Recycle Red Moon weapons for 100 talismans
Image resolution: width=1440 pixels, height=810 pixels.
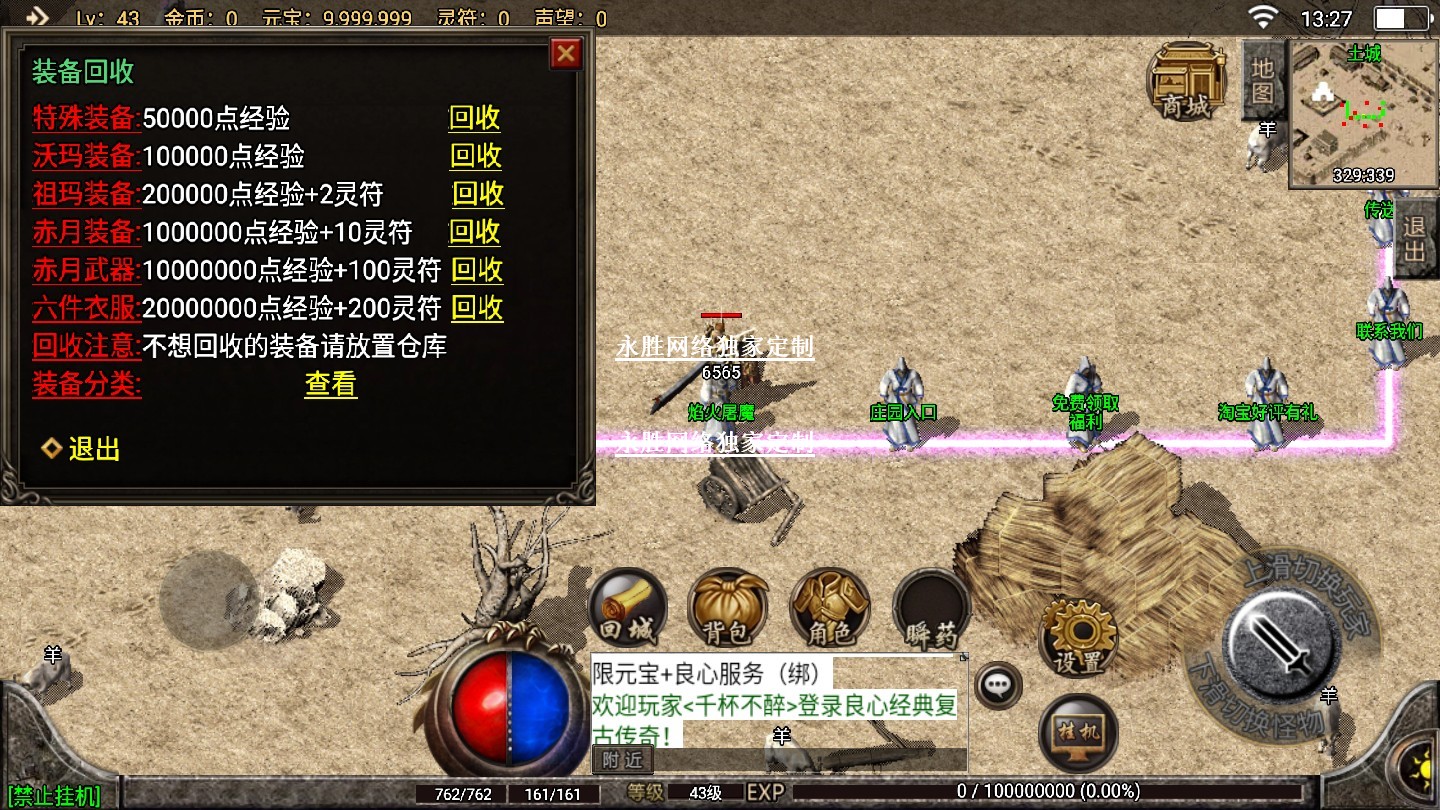(476, 270)
